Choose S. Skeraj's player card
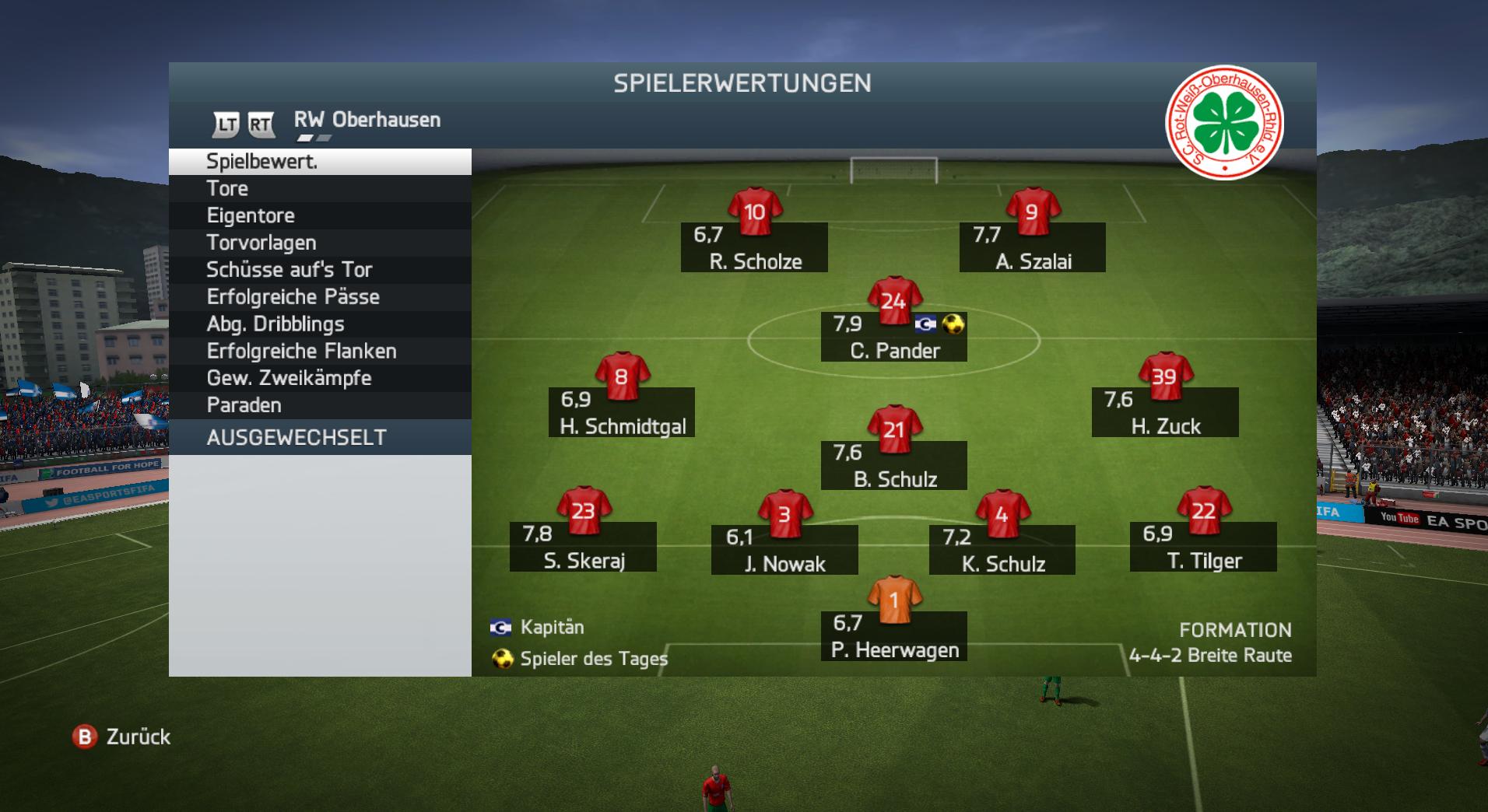1488x812 pixels. (583, 547)
